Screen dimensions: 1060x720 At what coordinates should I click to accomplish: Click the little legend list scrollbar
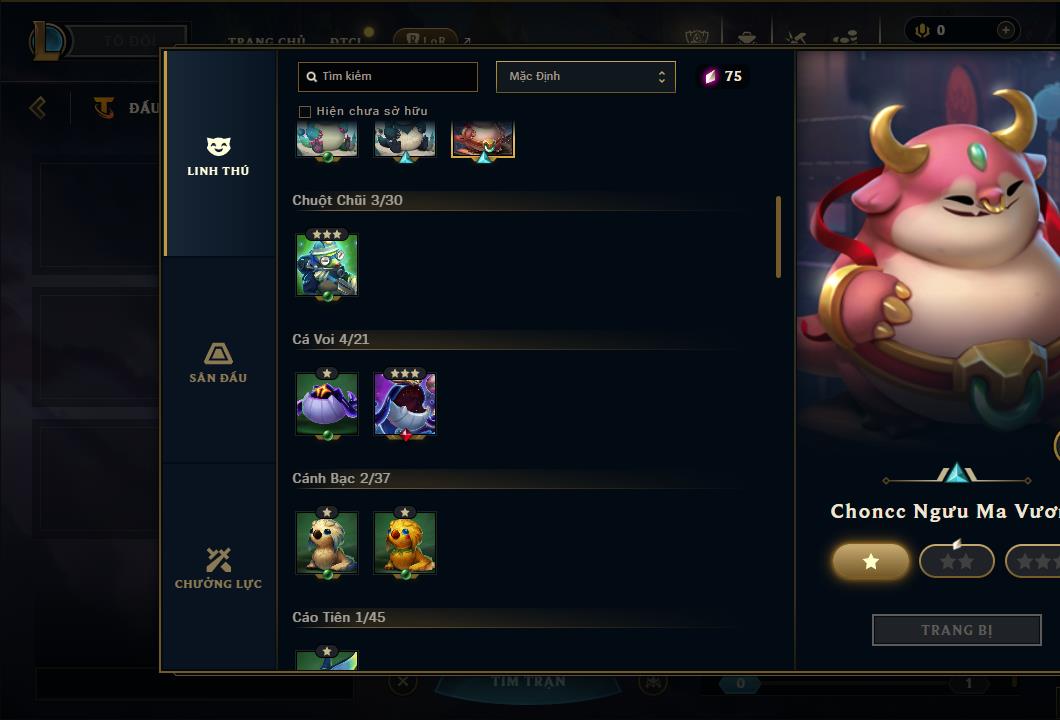coord(779,237)
